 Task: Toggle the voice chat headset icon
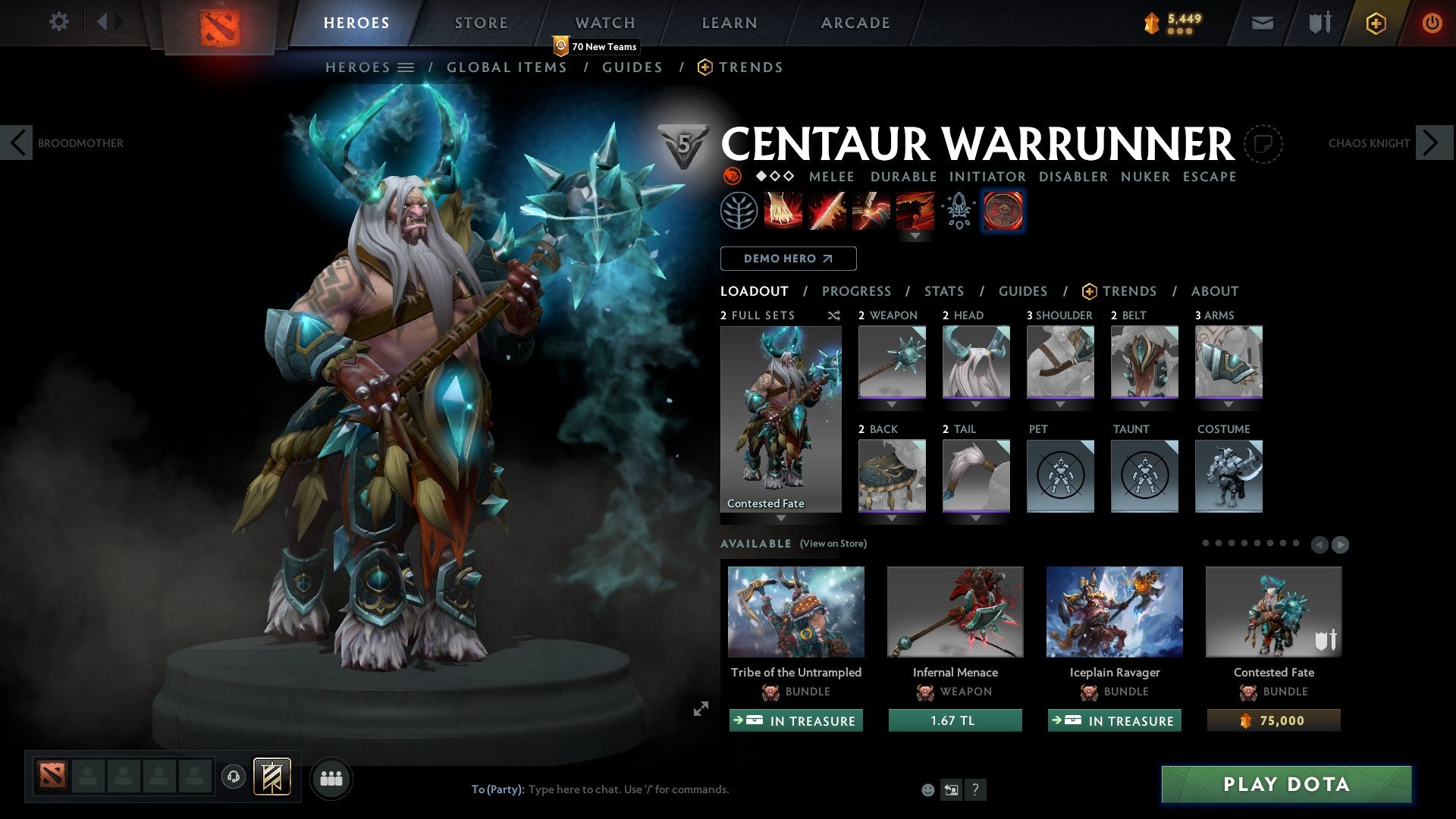233,778
